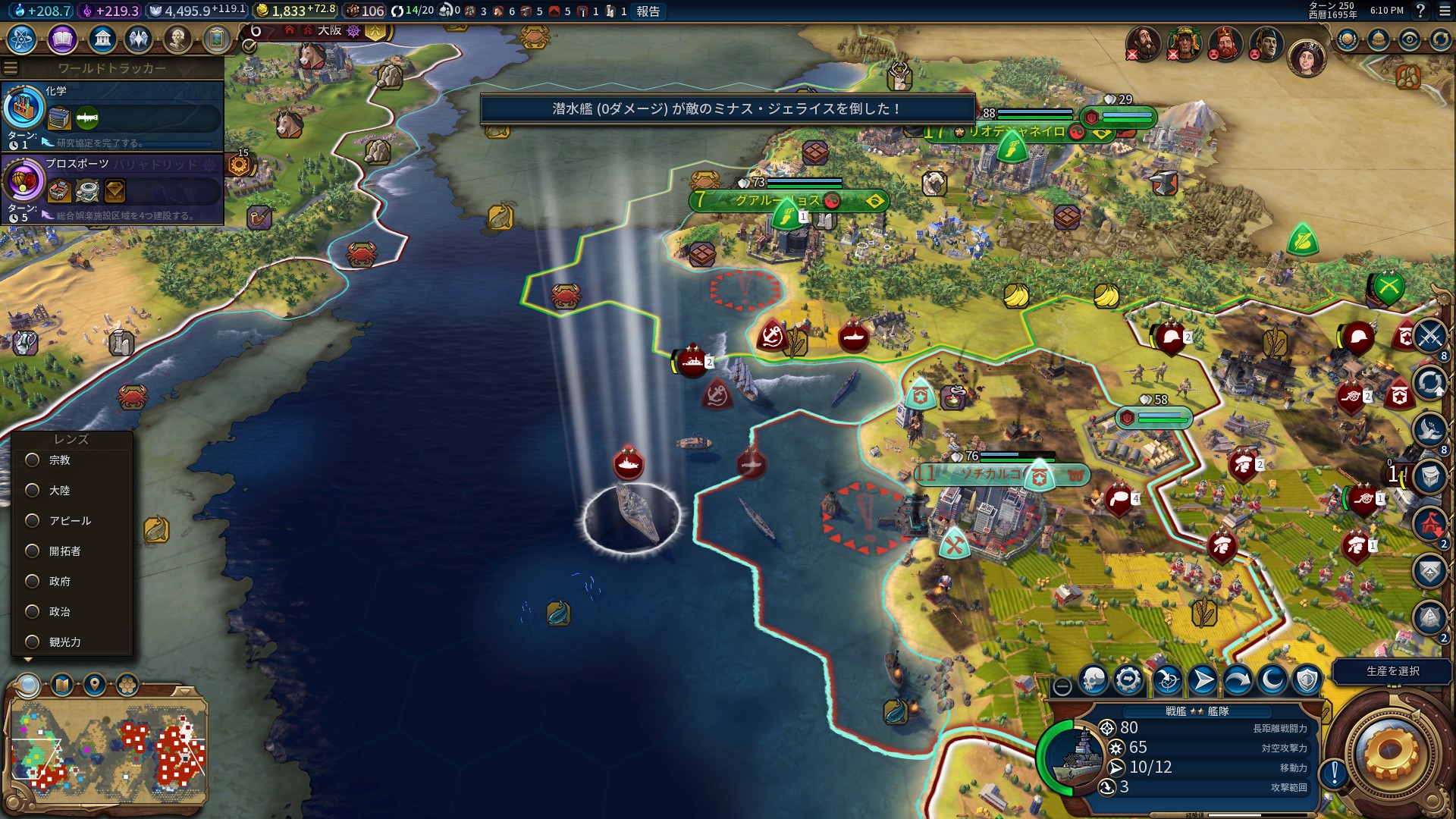The image size is (1456, 819).
Task: Switch to the 開拓者 lens
Action: tap(33, 551)
